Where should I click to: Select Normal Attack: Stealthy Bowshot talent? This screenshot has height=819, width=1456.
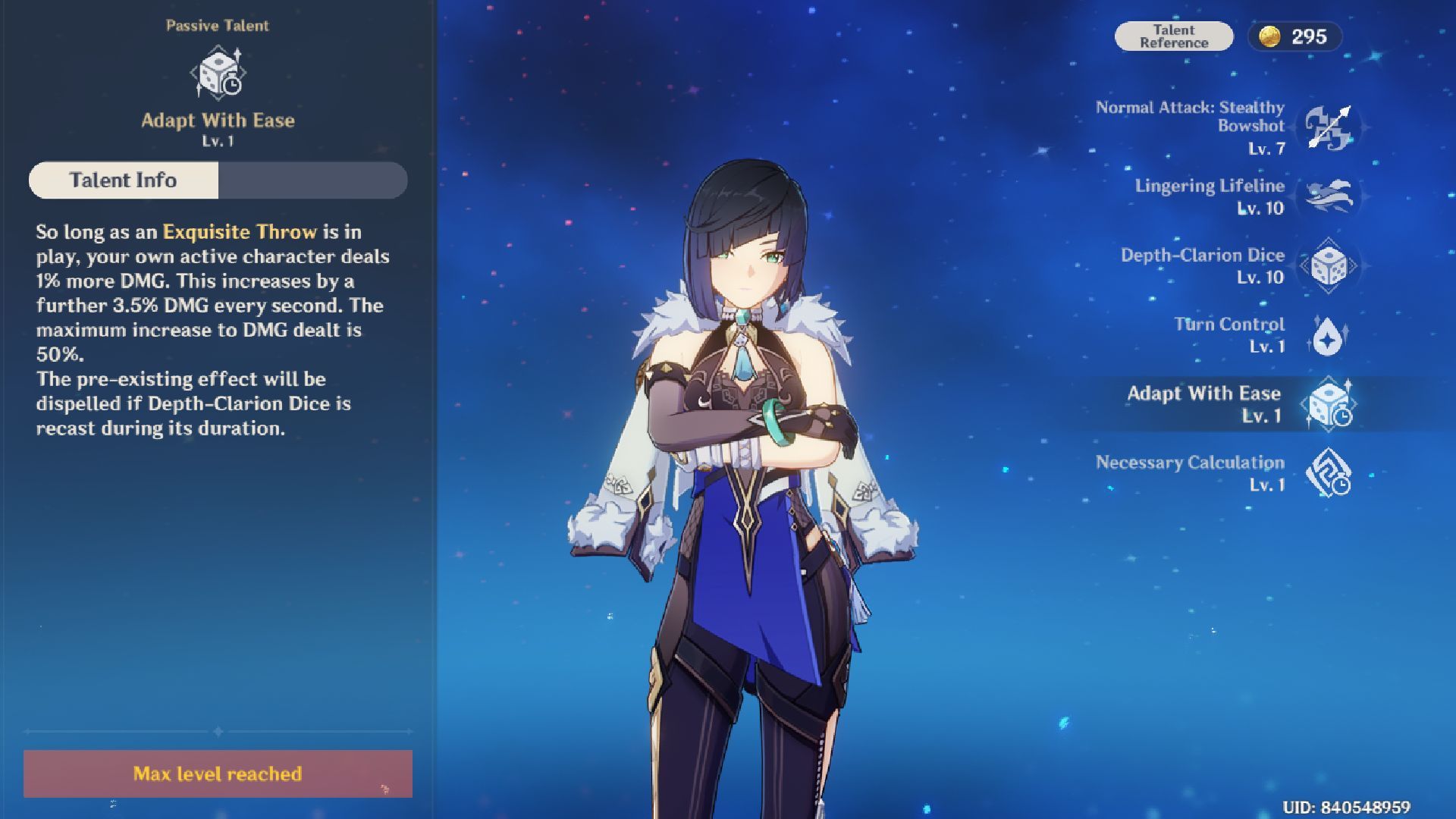1328,127
